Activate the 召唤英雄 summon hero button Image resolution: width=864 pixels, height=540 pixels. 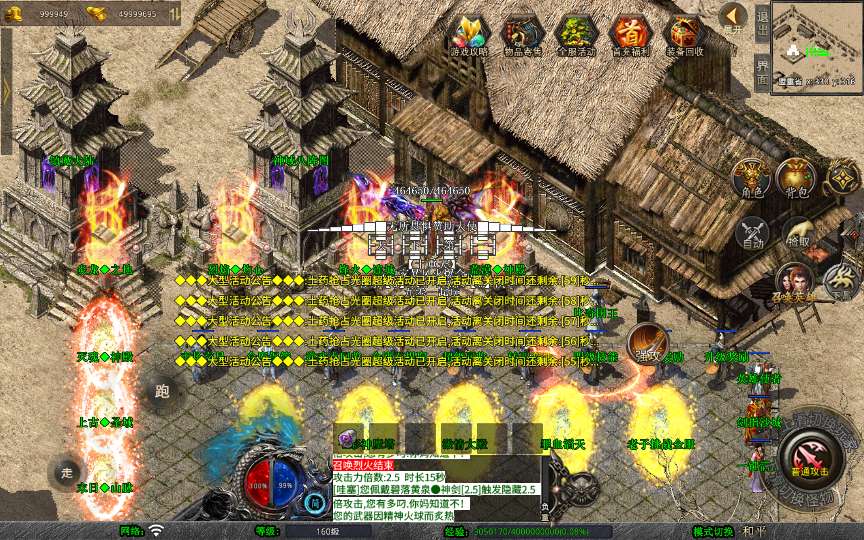(x=796, y=283)
